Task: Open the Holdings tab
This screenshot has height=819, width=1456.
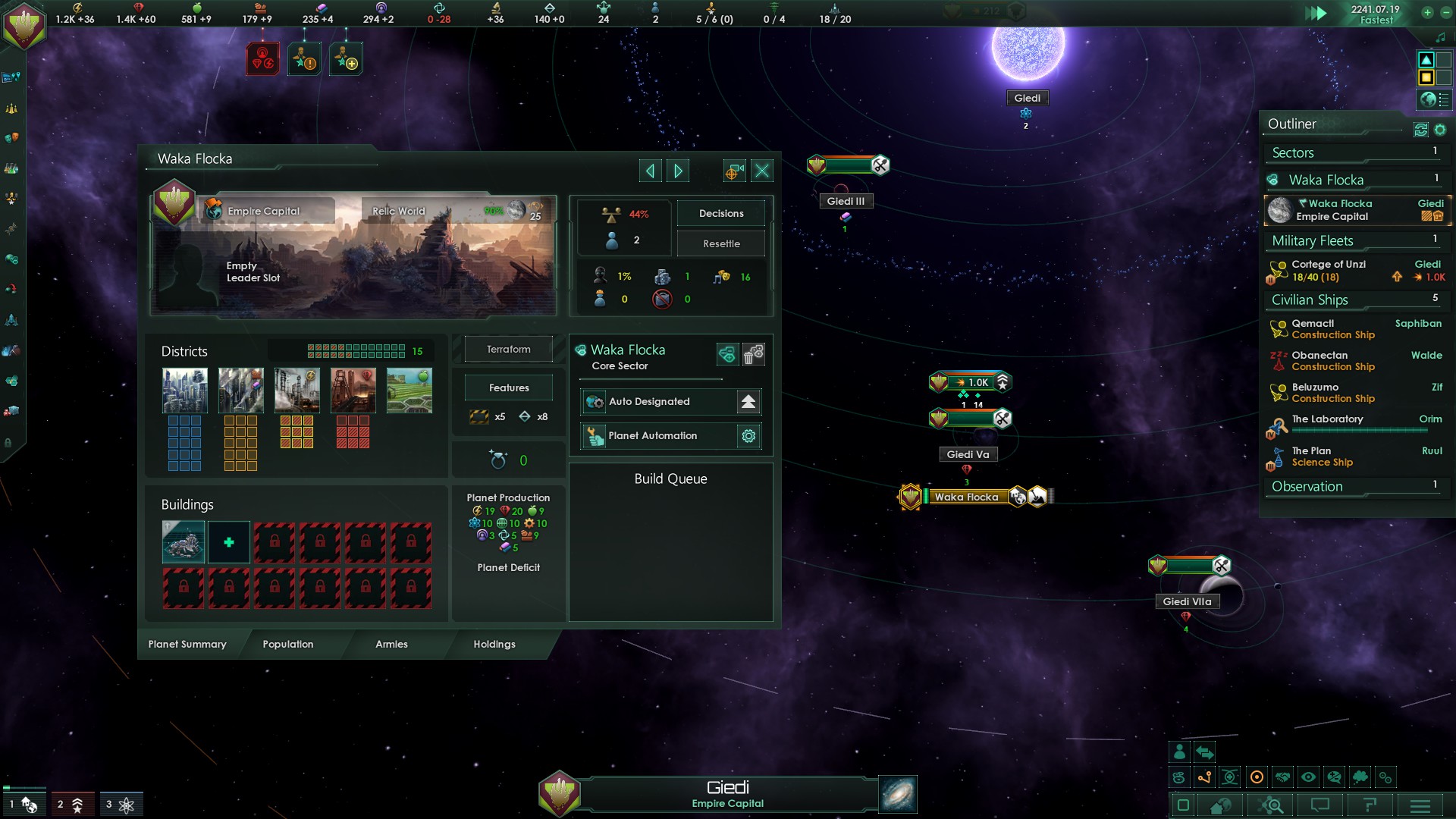Action: [x=494, y=644]
